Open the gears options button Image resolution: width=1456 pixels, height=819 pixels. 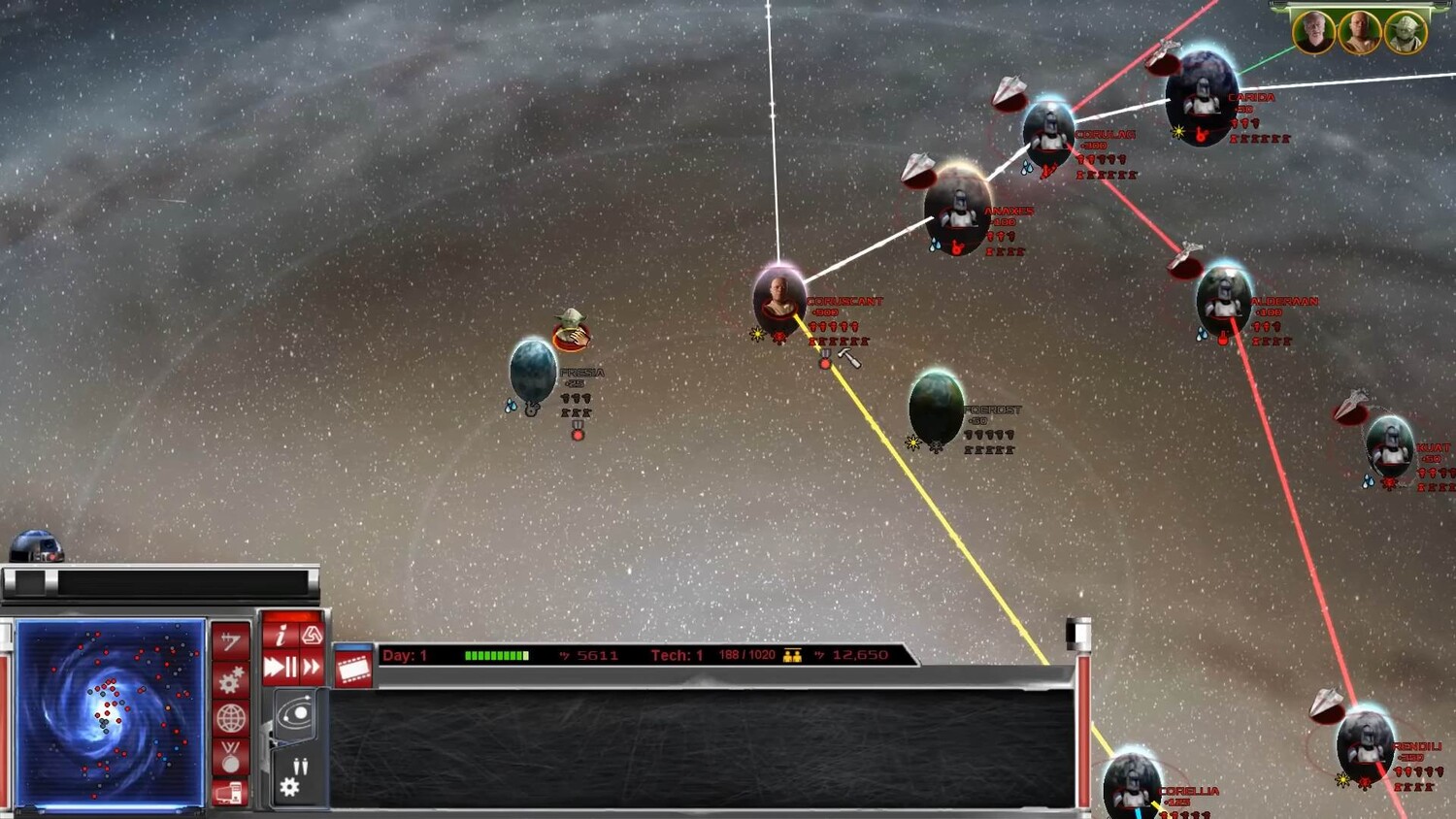point(230,680)
